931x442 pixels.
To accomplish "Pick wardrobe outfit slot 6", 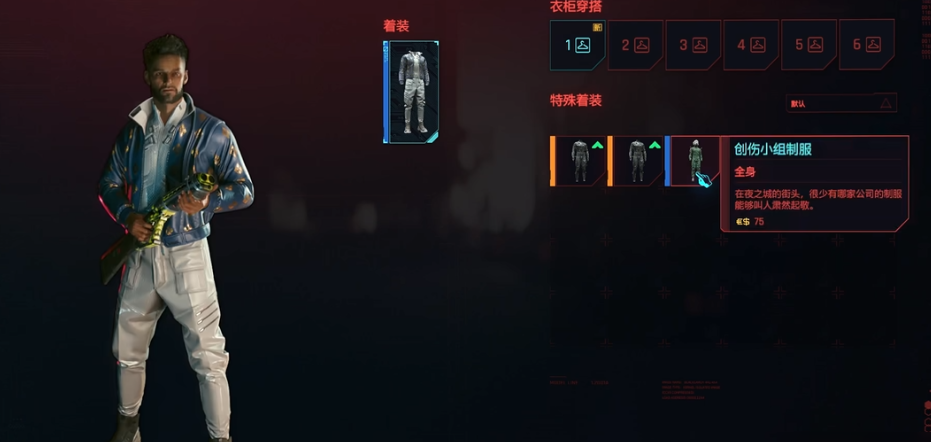I will coord(866,45).
